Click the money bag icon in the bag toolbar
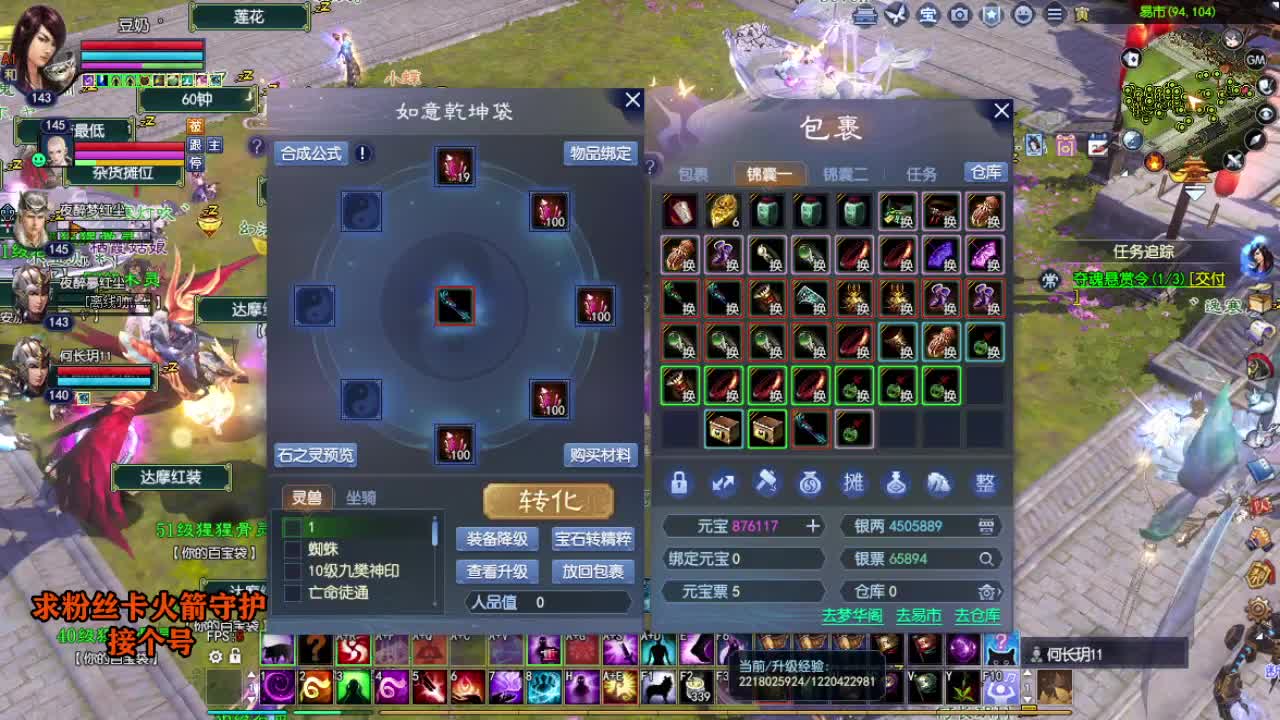The image size is (1280, 720). 811,483
